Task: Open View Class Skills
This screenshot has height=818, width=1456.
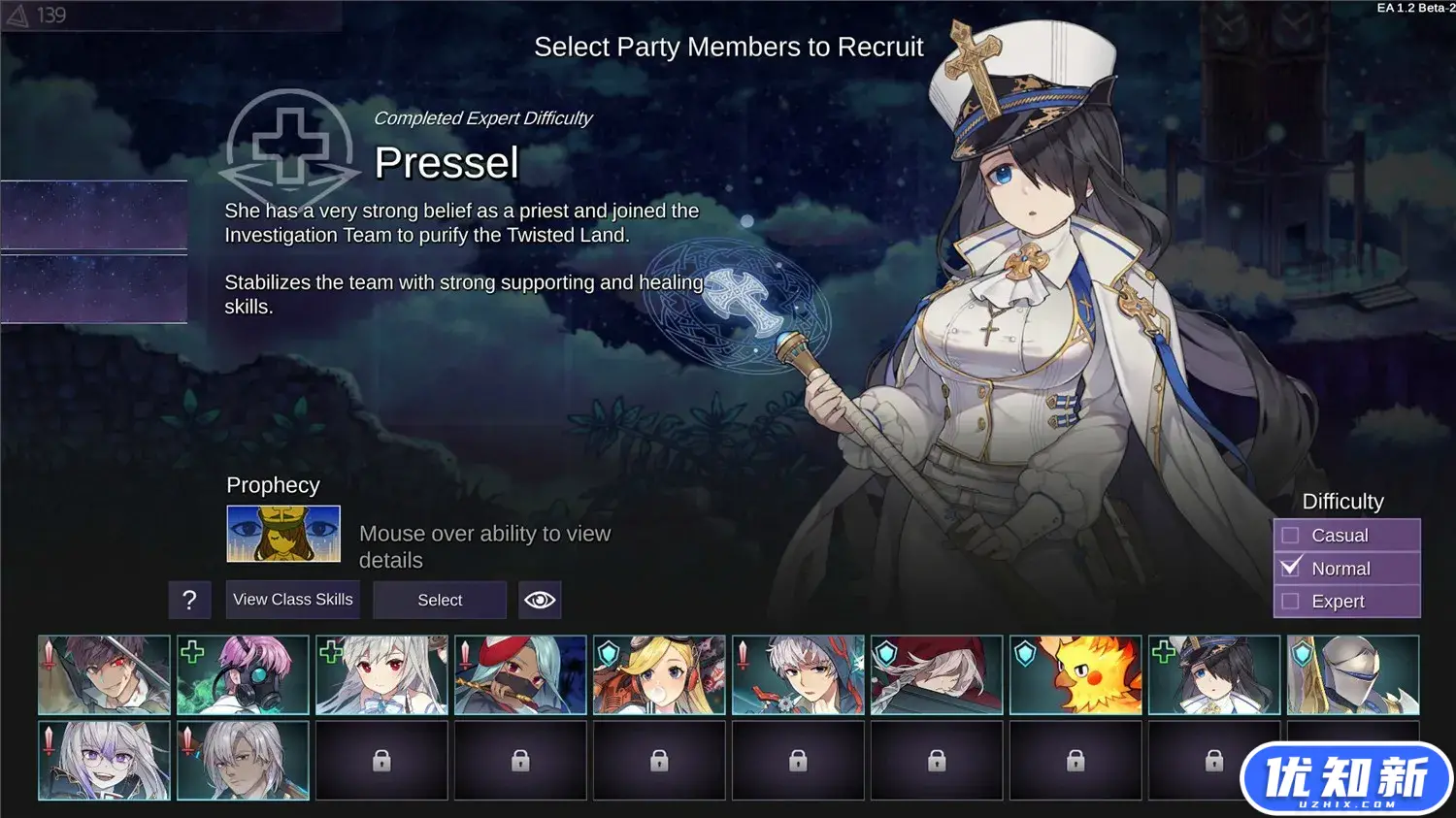Action: tap(293, 600)
